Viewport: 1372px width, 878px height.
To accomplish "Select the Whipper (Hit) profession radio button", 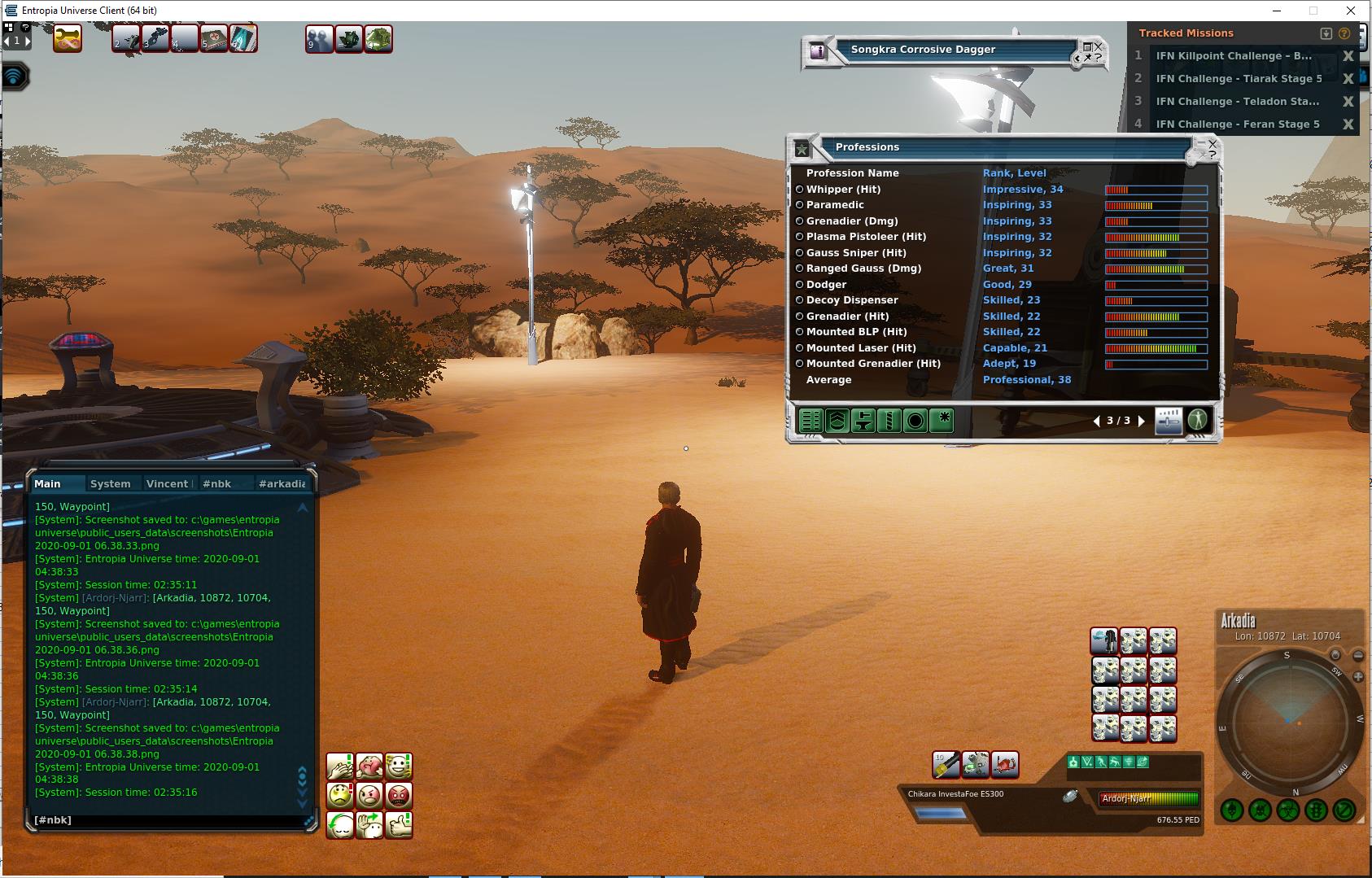I will coord(799,190).
